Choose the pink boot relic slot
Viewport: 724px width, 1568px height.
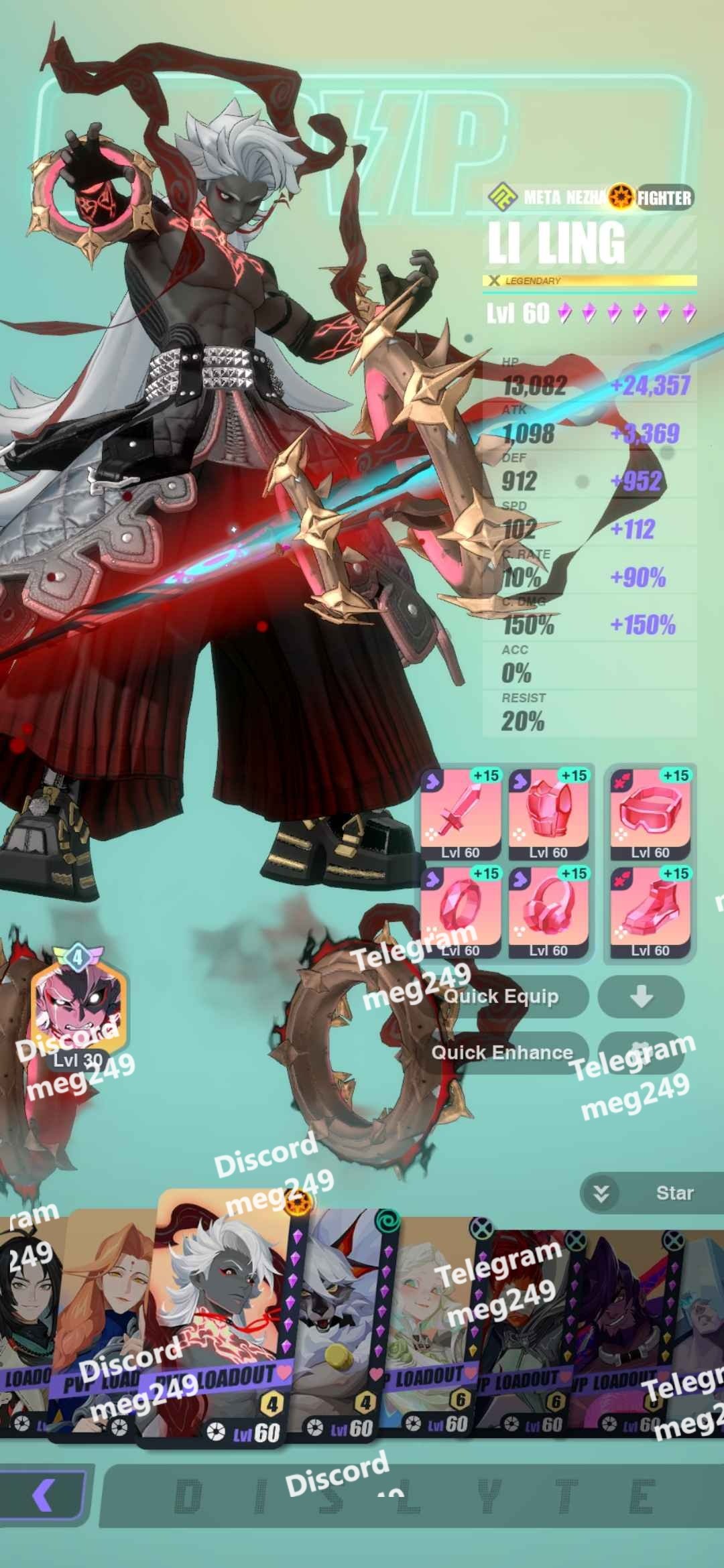pos(650,912)
